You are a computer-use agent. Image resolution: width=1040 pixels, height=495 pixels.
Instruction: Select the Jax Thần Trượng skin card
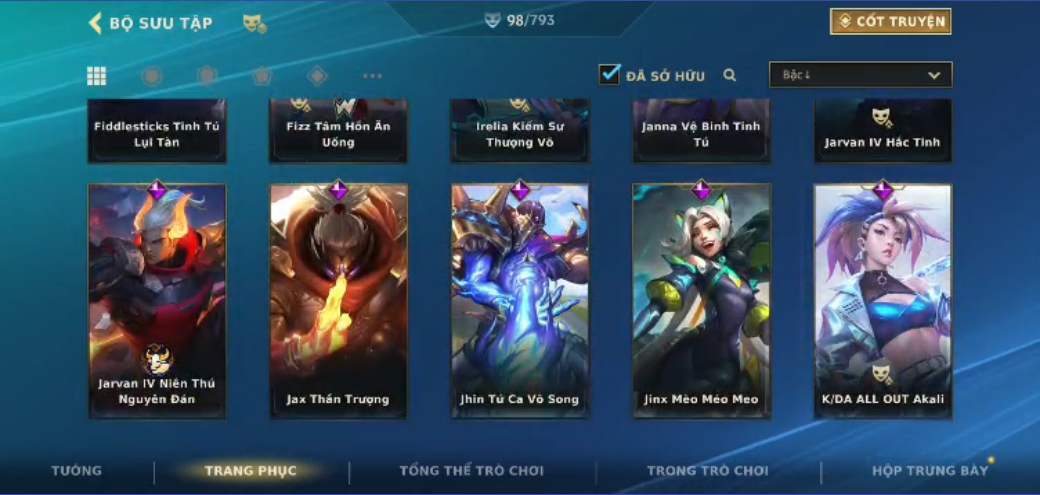click(x=338, y=300)
